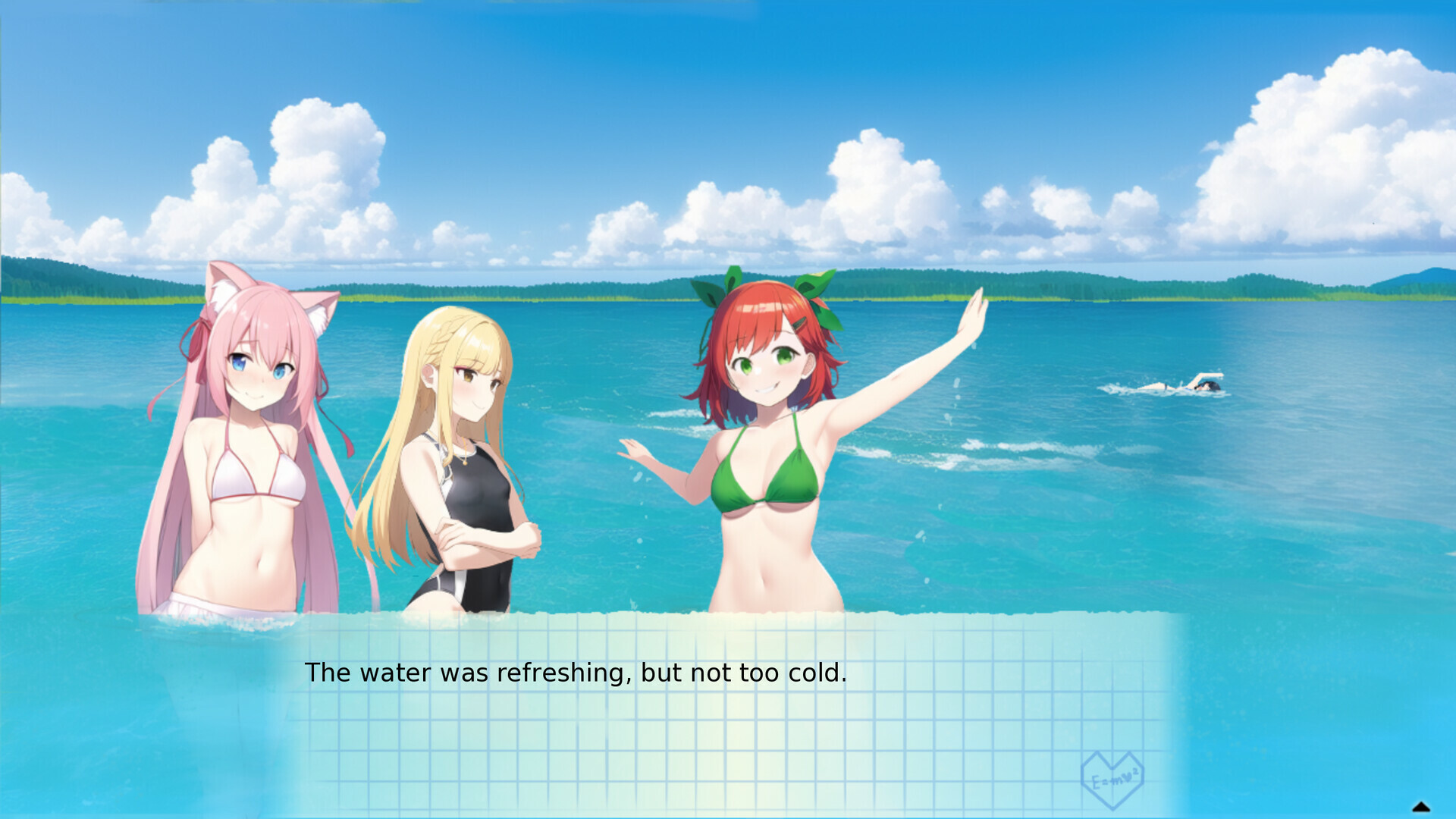Click the green bikini top of the redhead
Viewport: 1456px width, 819px height.
pyautogui.click(x=766, y=478)
